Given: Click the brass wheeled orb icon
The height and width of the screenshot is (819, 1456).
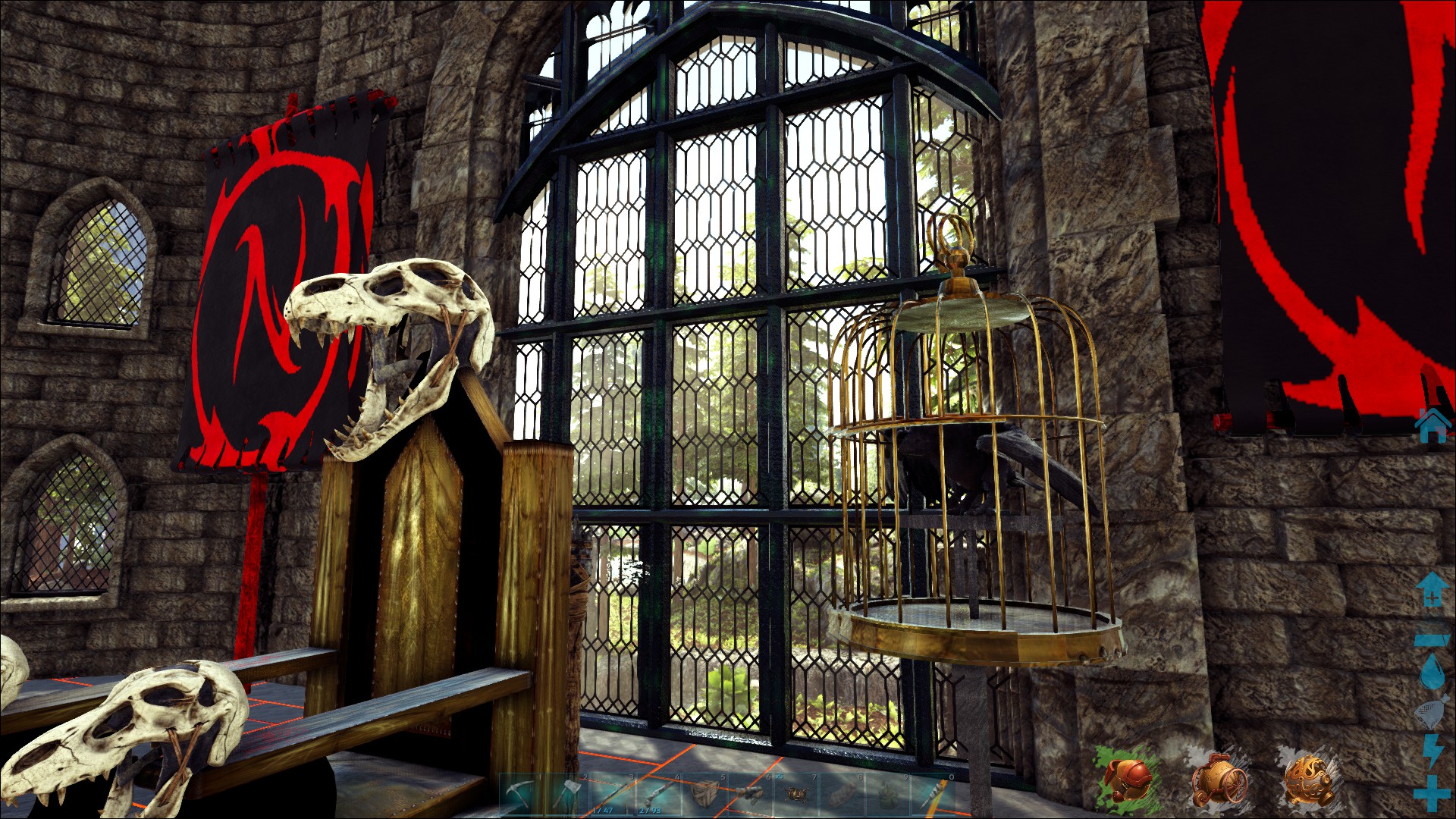Looking at the screenshot, I should [x=1219, y=779].
